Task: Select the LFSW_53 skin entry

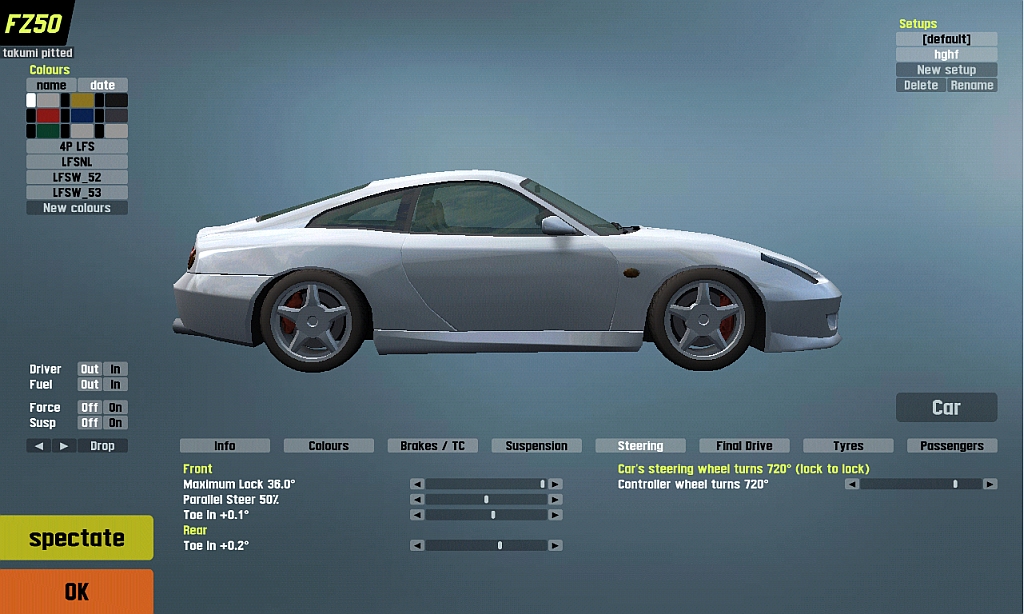Action: click(x=77, y=192)
